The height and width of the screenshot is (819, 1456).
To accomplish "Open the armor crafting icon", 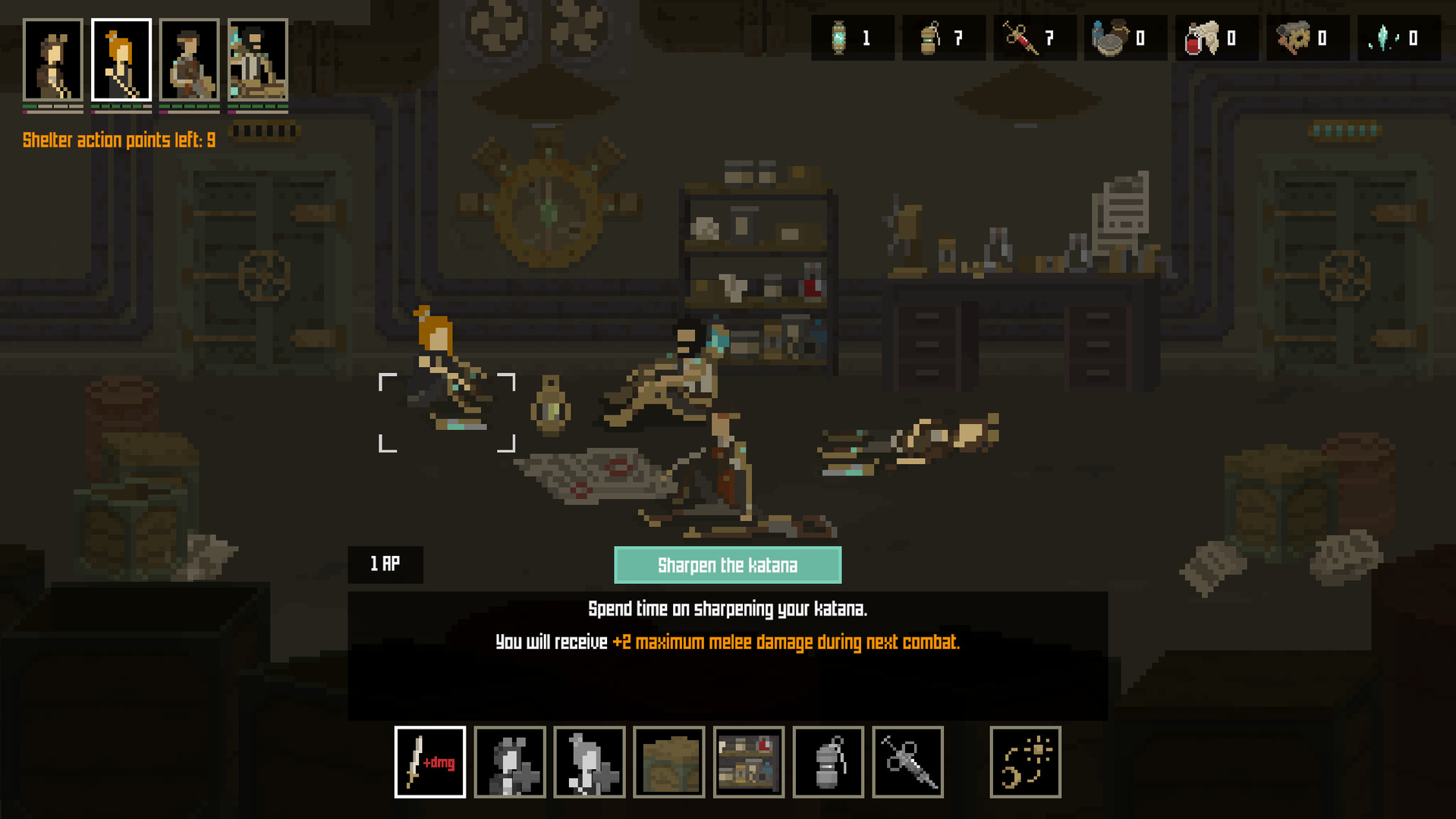I will [x=509, y=762].
